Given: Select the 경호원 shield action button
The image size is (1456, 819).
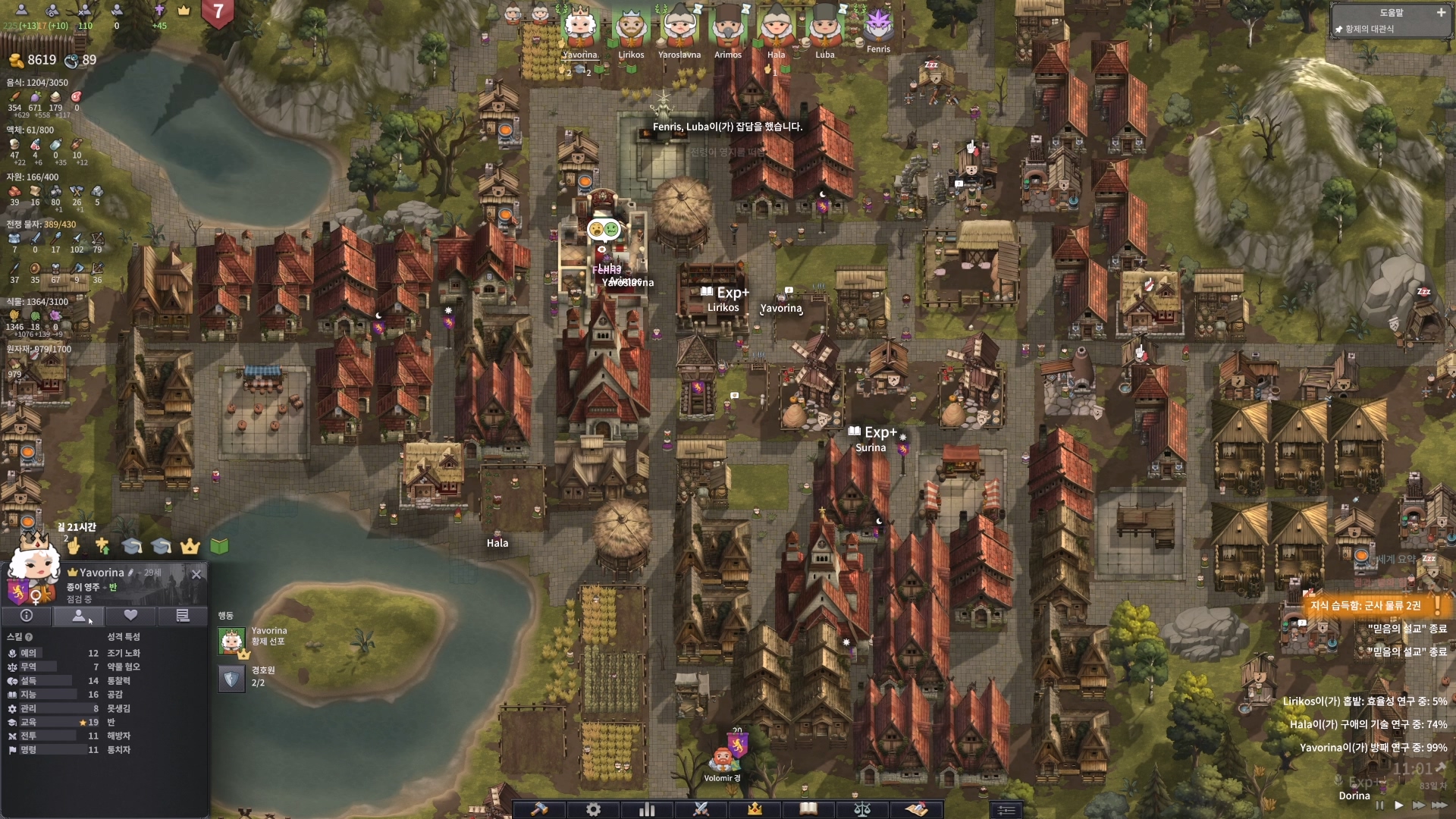Looking at the screenshot, I should coord(231,677).
